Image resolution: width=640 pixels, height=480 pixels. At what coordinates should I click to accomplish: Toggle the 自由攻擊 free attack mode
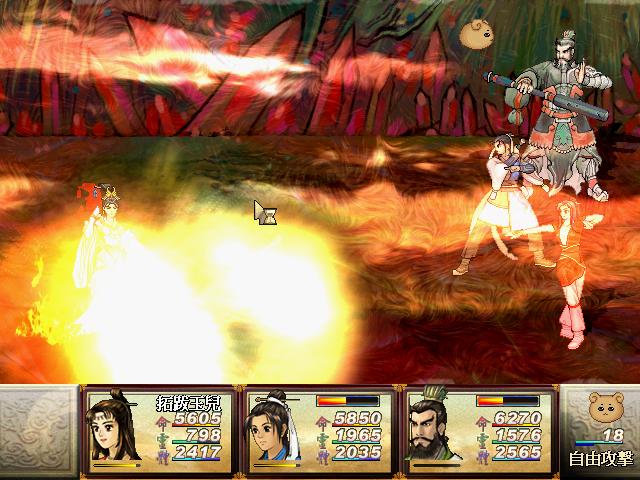598,460
